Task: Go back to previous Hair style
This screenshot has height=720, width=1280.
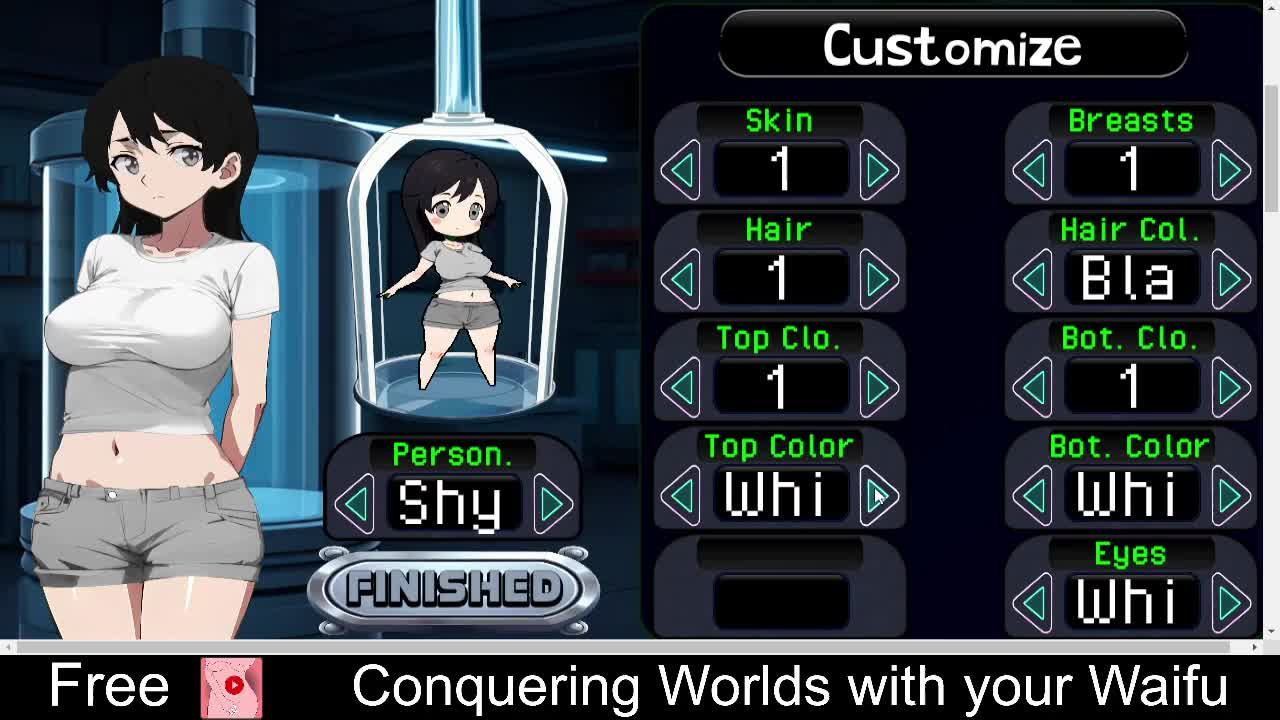Action: (x=681, y=279)
